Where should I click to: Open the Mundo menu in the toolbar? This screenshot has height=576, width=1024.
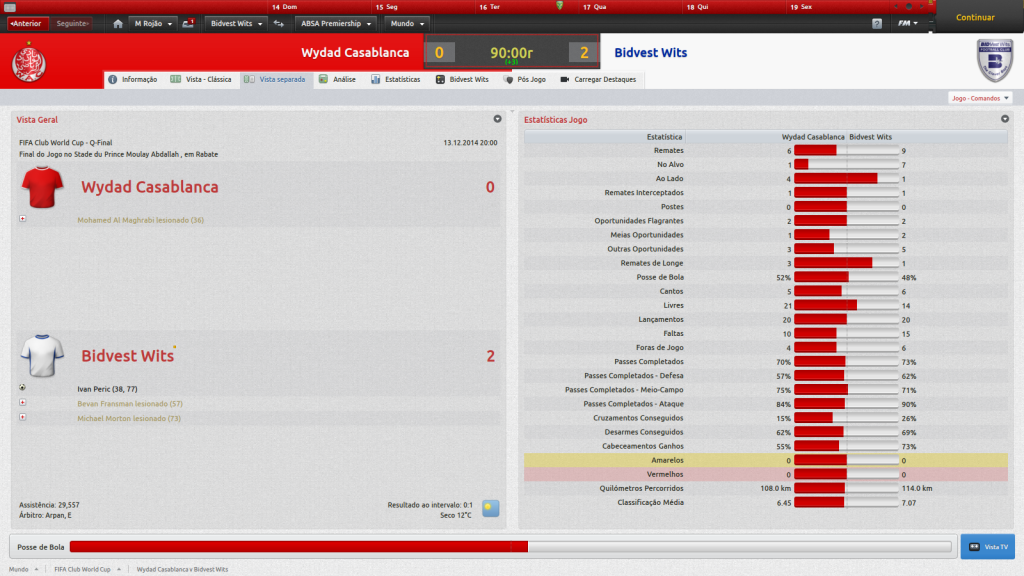[407, 23]
